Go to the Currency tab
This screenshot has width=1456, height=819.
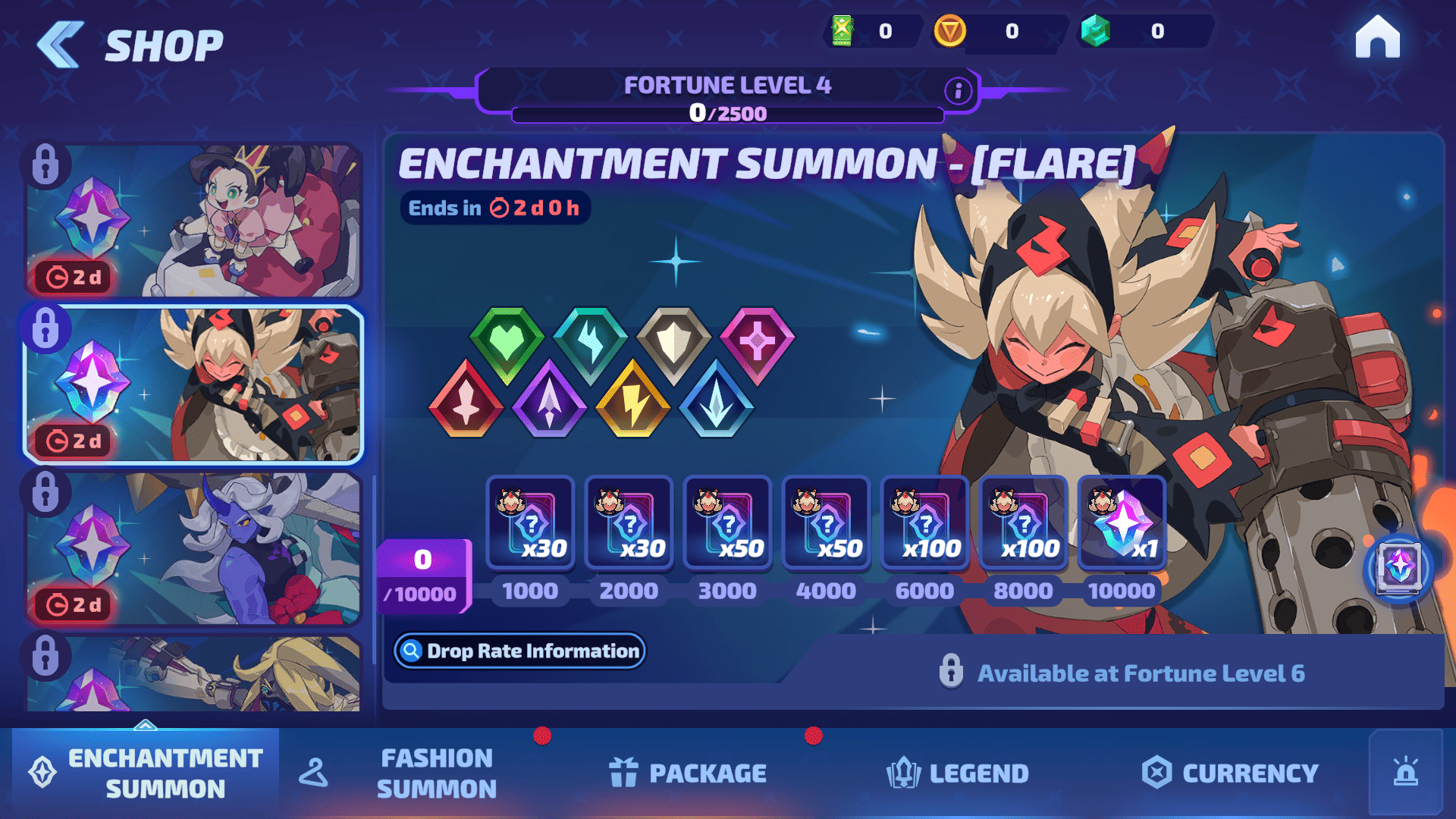[x=1230, y=773]
